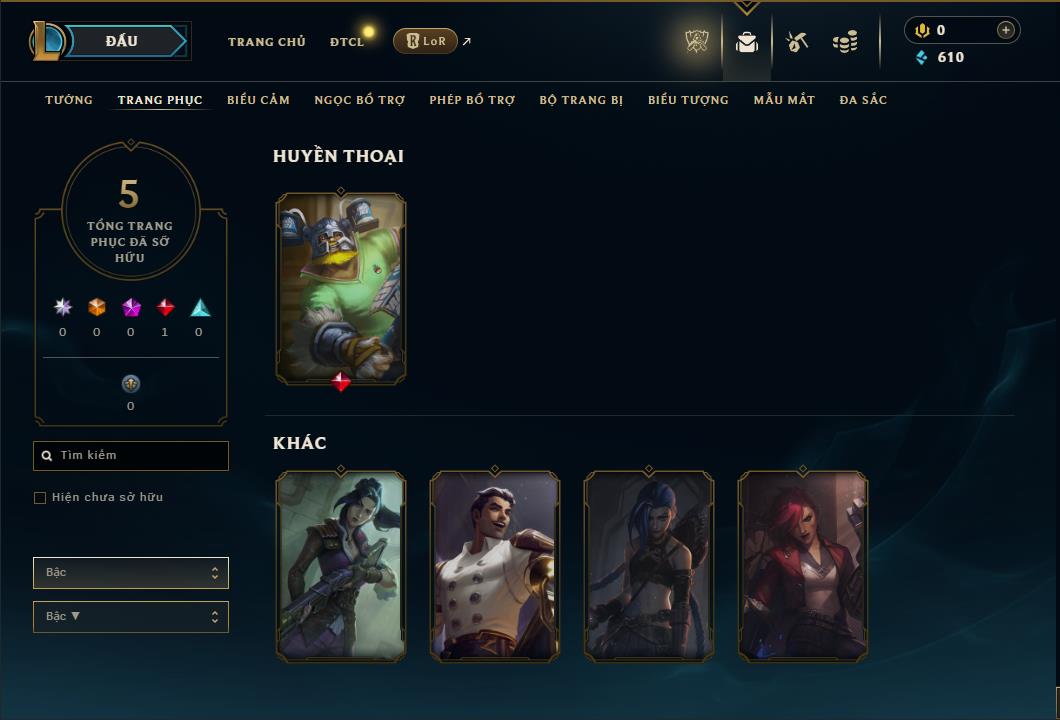
Task: Switch to the BIỂU TƯỢNG tab
Action: coord(688,100)
